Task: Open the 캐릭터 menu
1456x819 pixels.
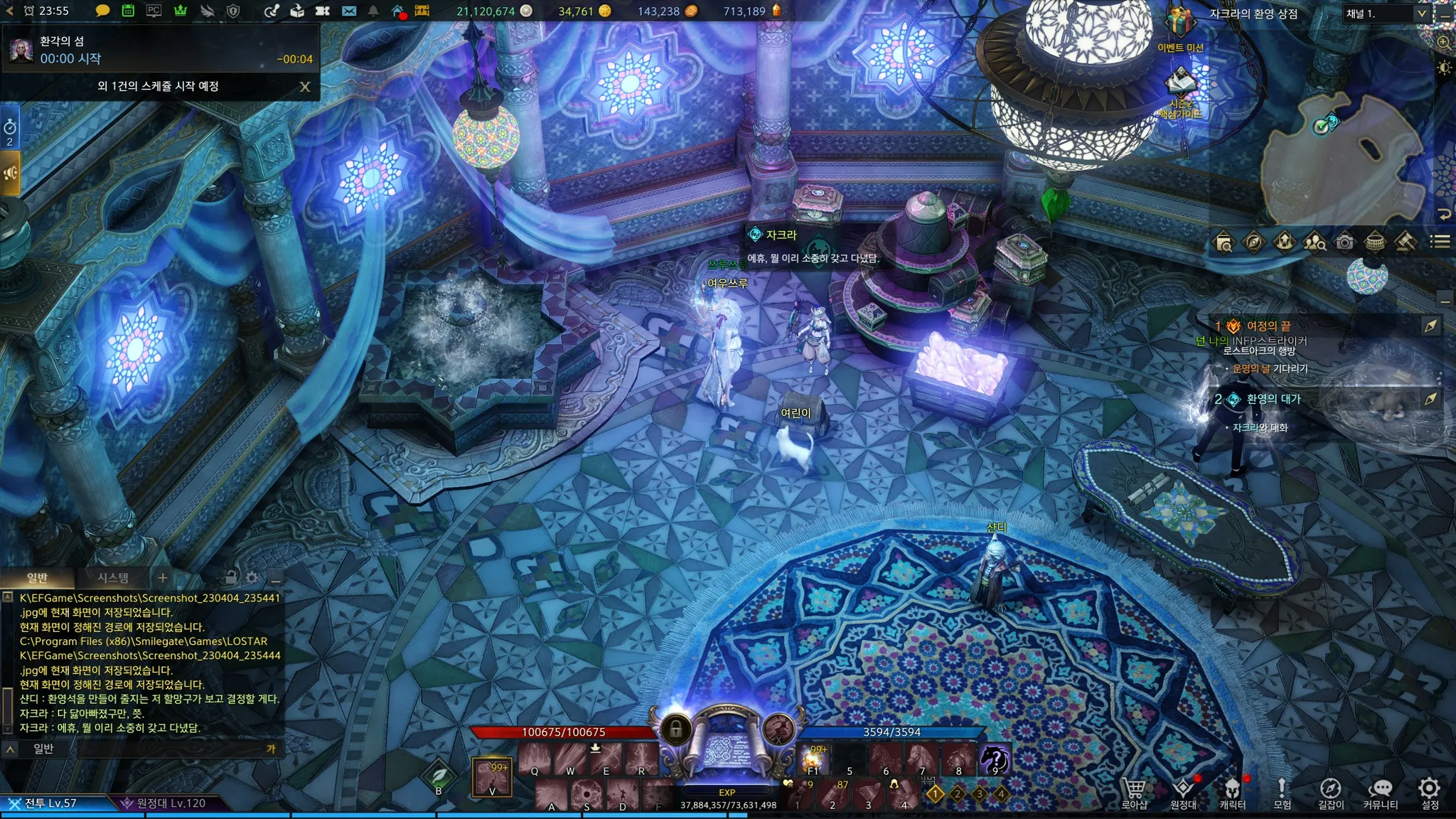Action: coord(1232,793)
